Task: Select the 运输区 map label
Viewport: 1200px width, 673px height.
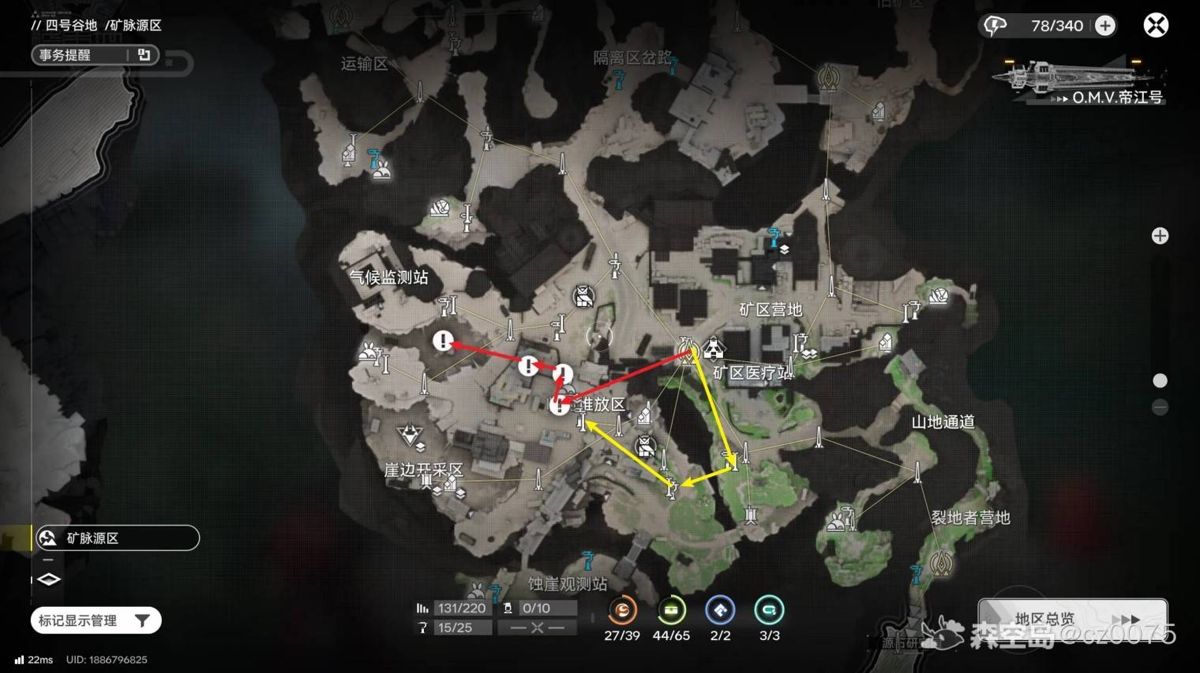Action: (363, 64)
